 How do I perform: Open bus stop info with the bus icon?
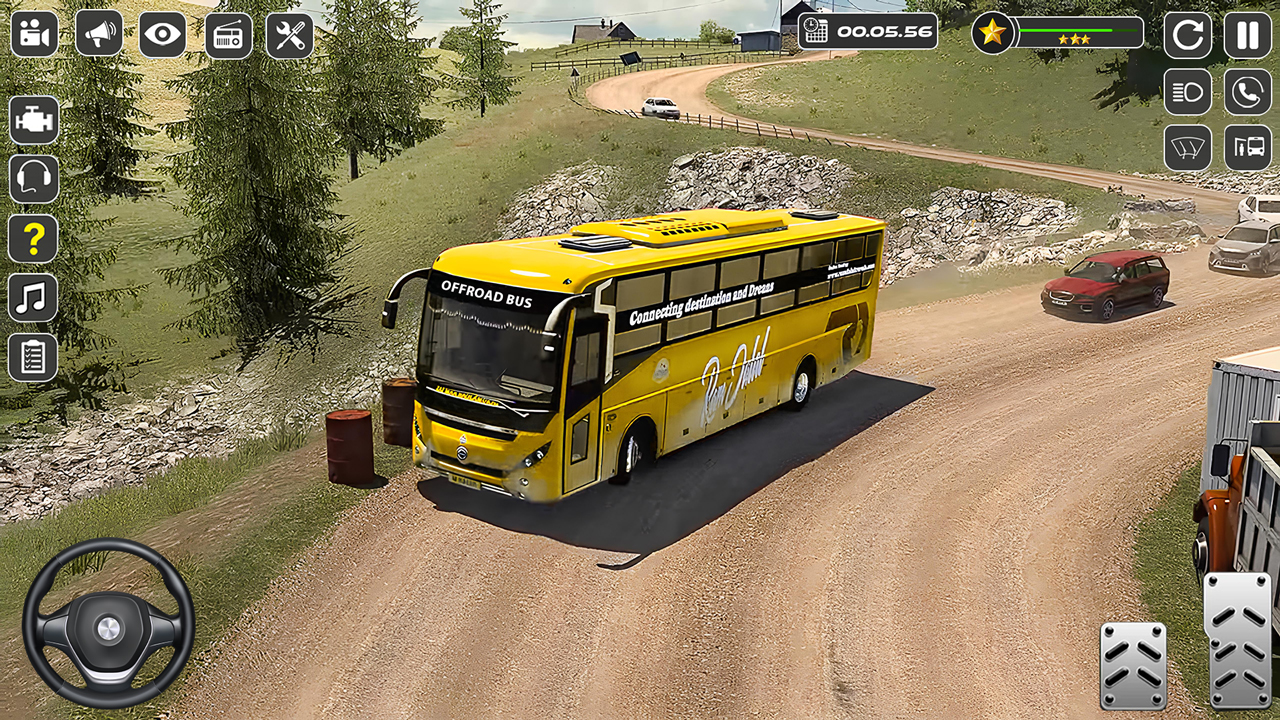point(1246,147)
